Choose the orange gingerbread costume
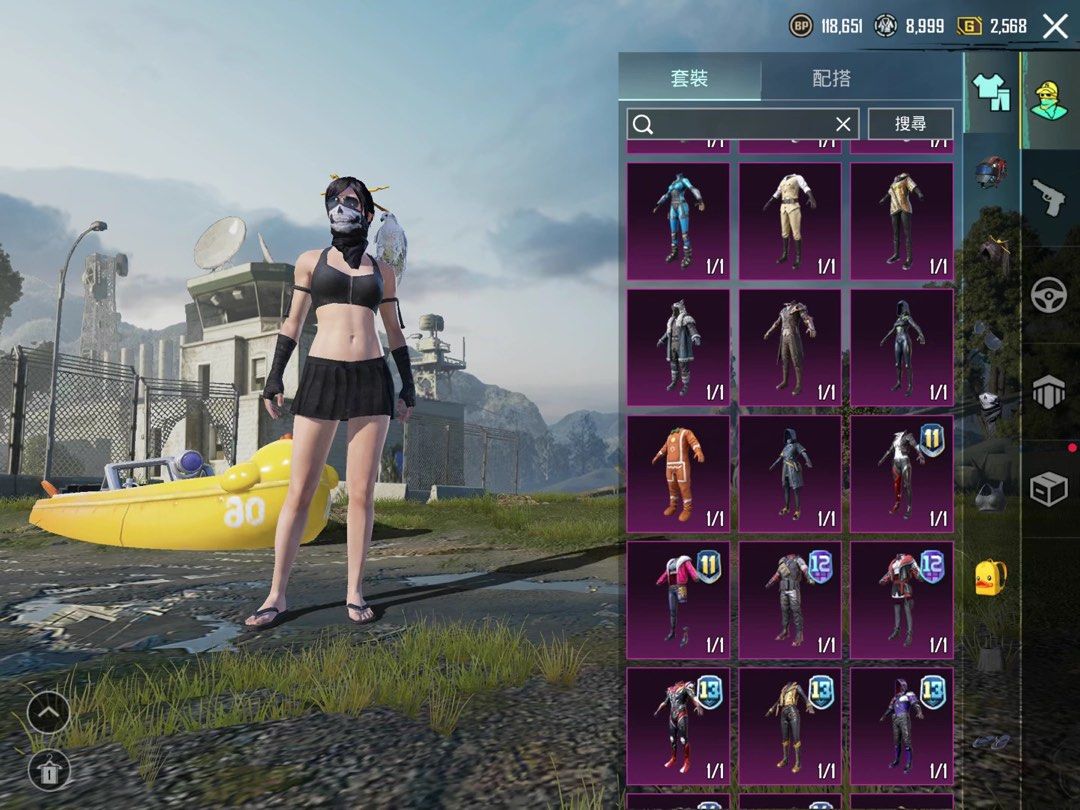Screen dimensions: 1080x810 click(678, 473)
